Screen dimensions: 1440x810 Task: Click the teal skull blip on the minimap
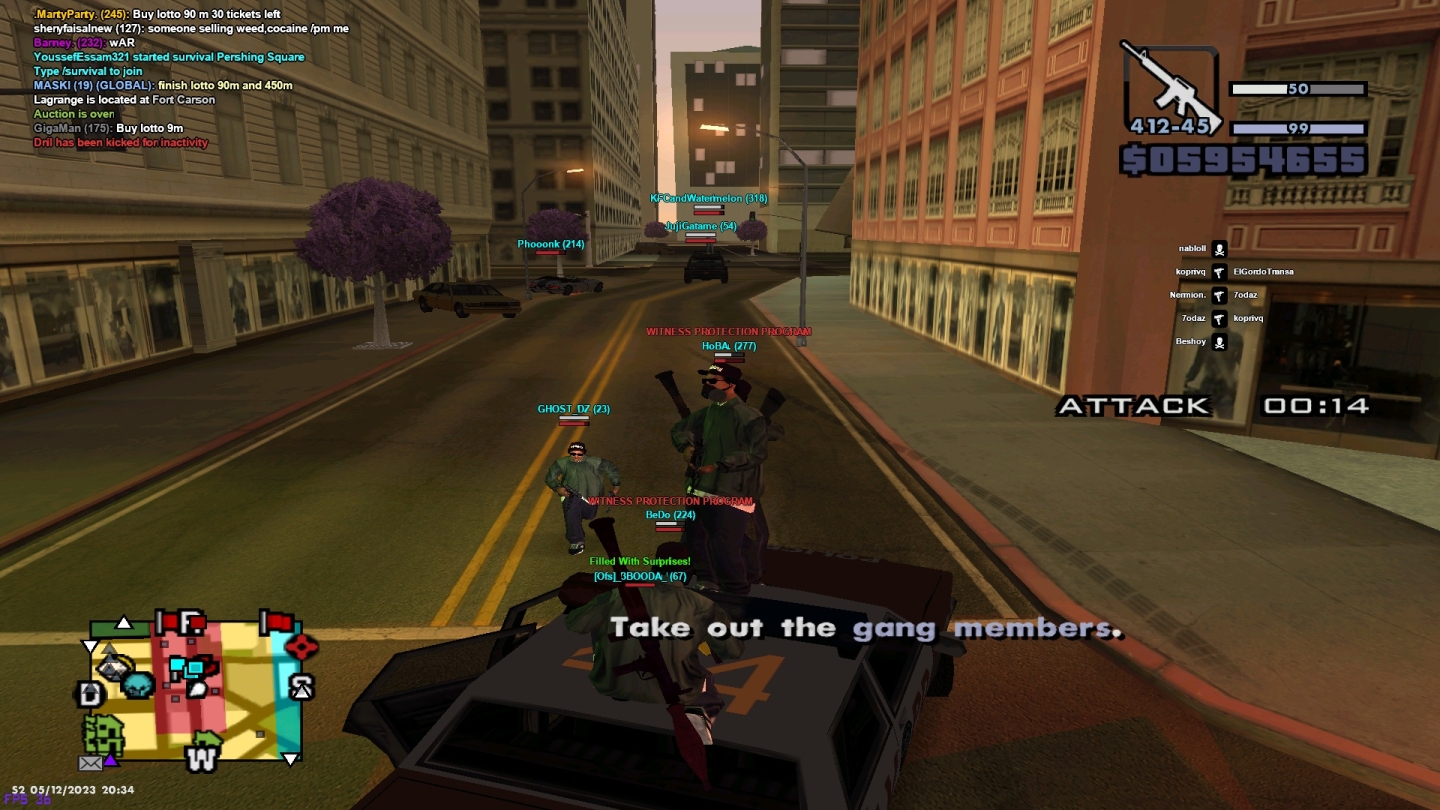coord(138,685)
